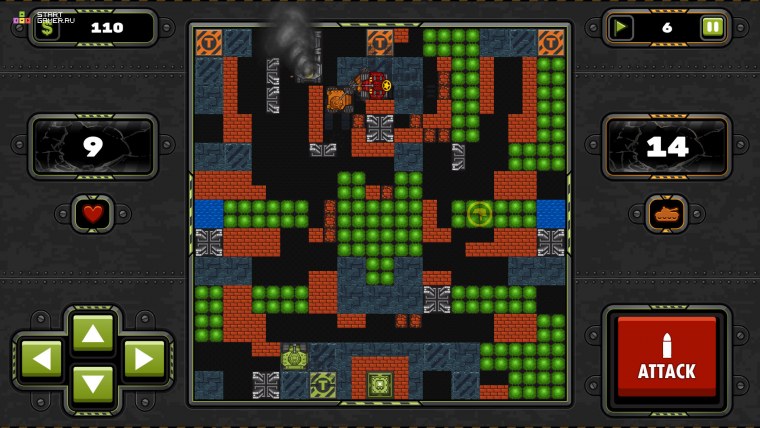Pause the game with the green pause button
Viewport: 760px width, 428px height.
(712, 27)
